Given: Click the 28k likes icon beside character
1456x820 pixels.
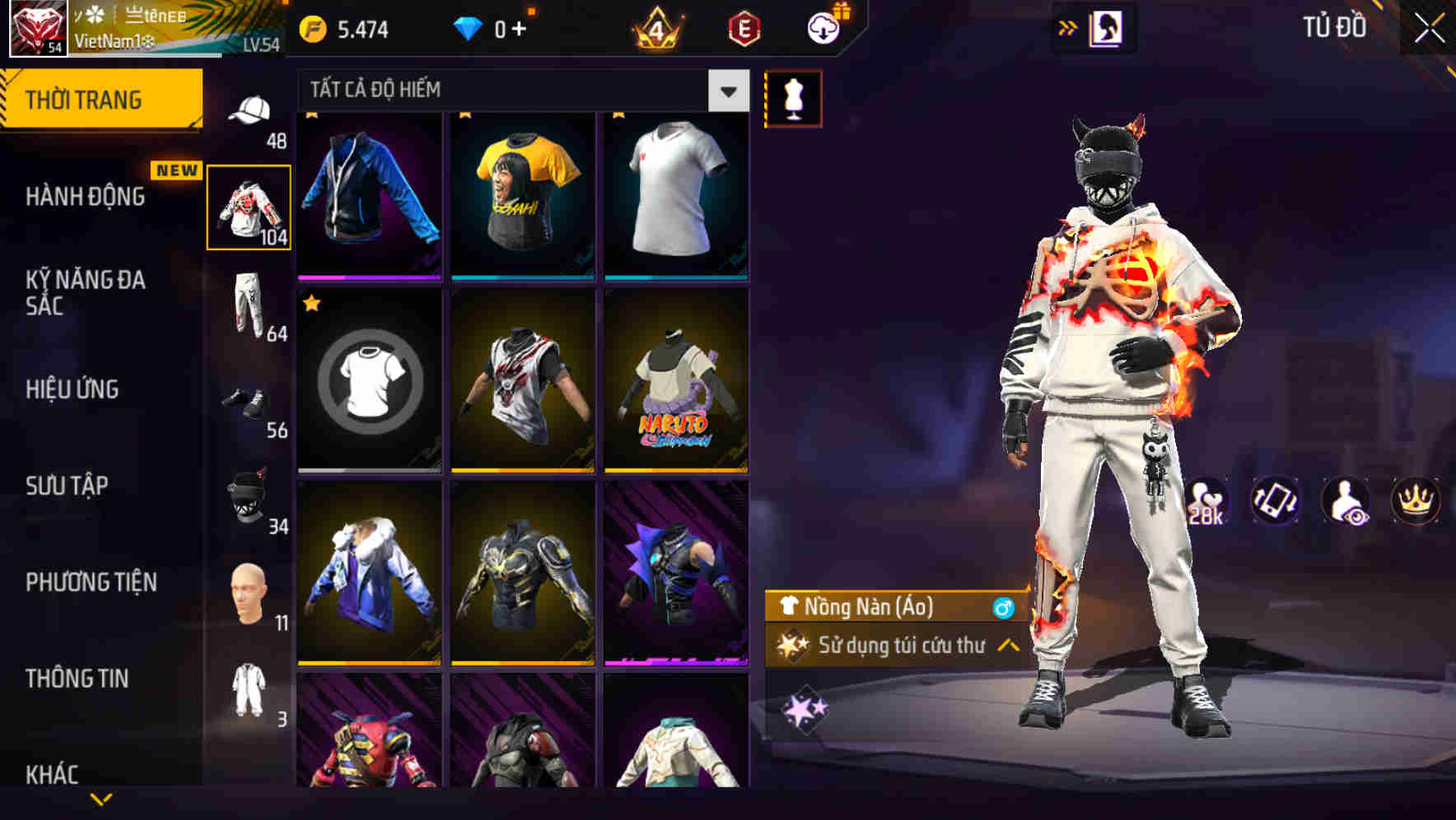Looking at the screenshot, I should (1202, 501).
